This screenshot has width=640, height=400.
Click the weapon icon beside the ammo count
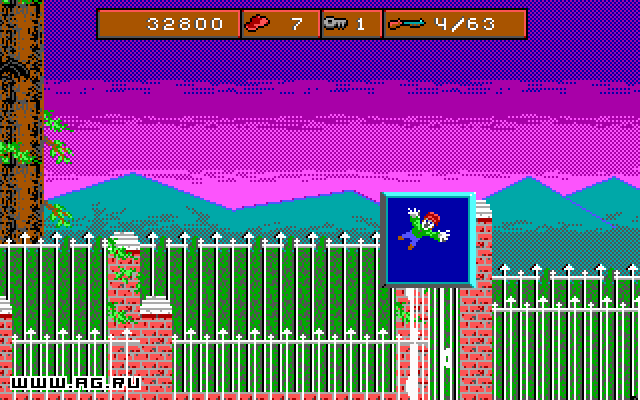click(x=406, y=24)
